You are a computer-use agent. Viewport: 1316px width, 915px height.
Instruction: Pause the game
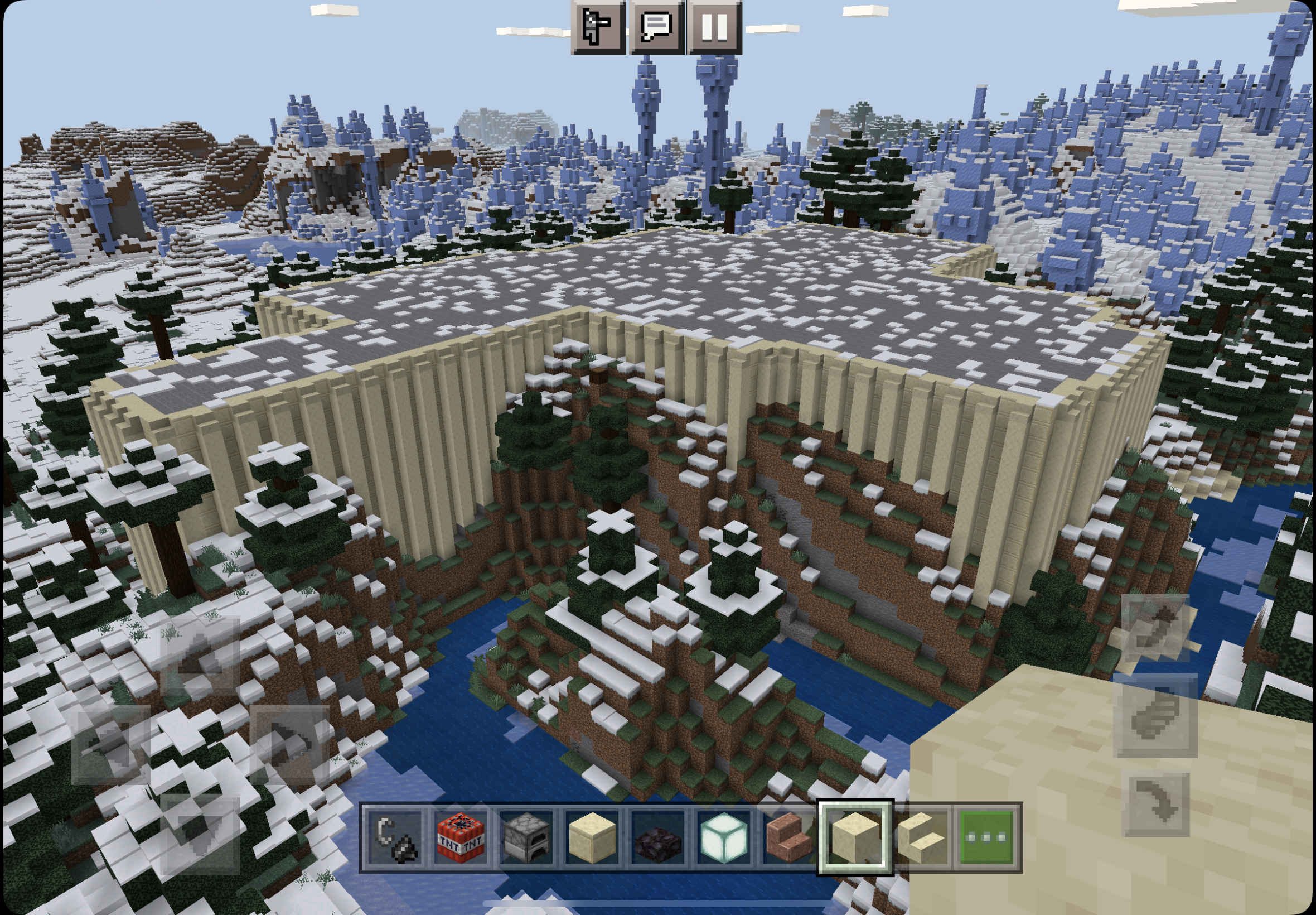[x=714, y=26]
